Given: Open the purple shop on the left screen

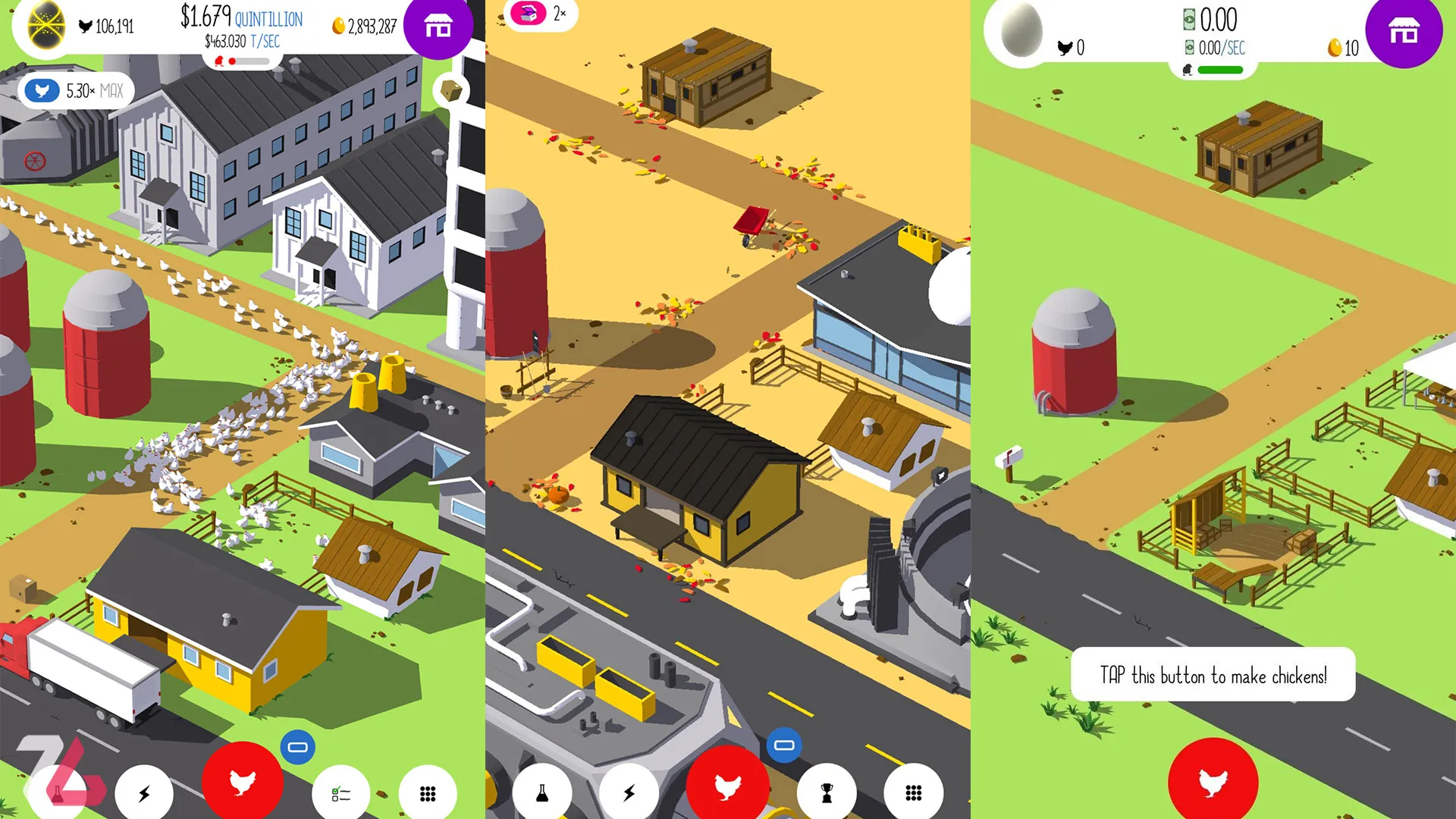Looking at the screenshot, I should point(438,28).
